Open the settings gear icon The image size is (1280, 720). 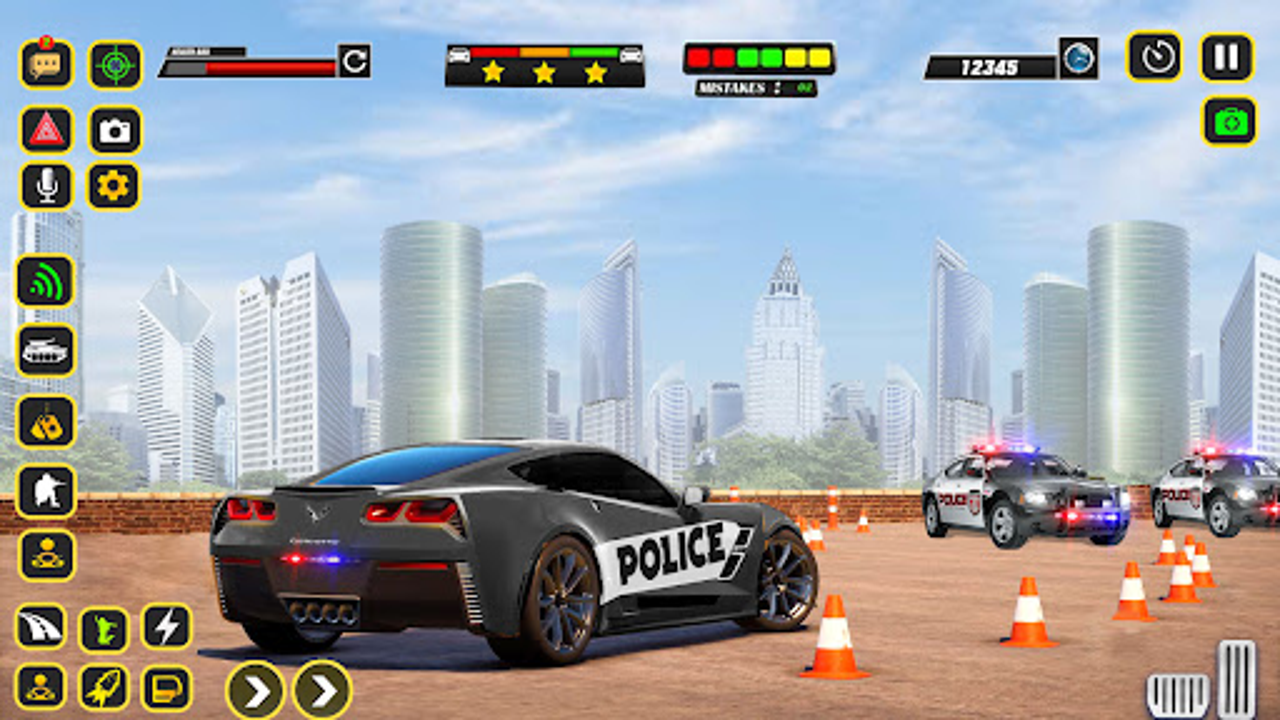[x=113, y=188]
